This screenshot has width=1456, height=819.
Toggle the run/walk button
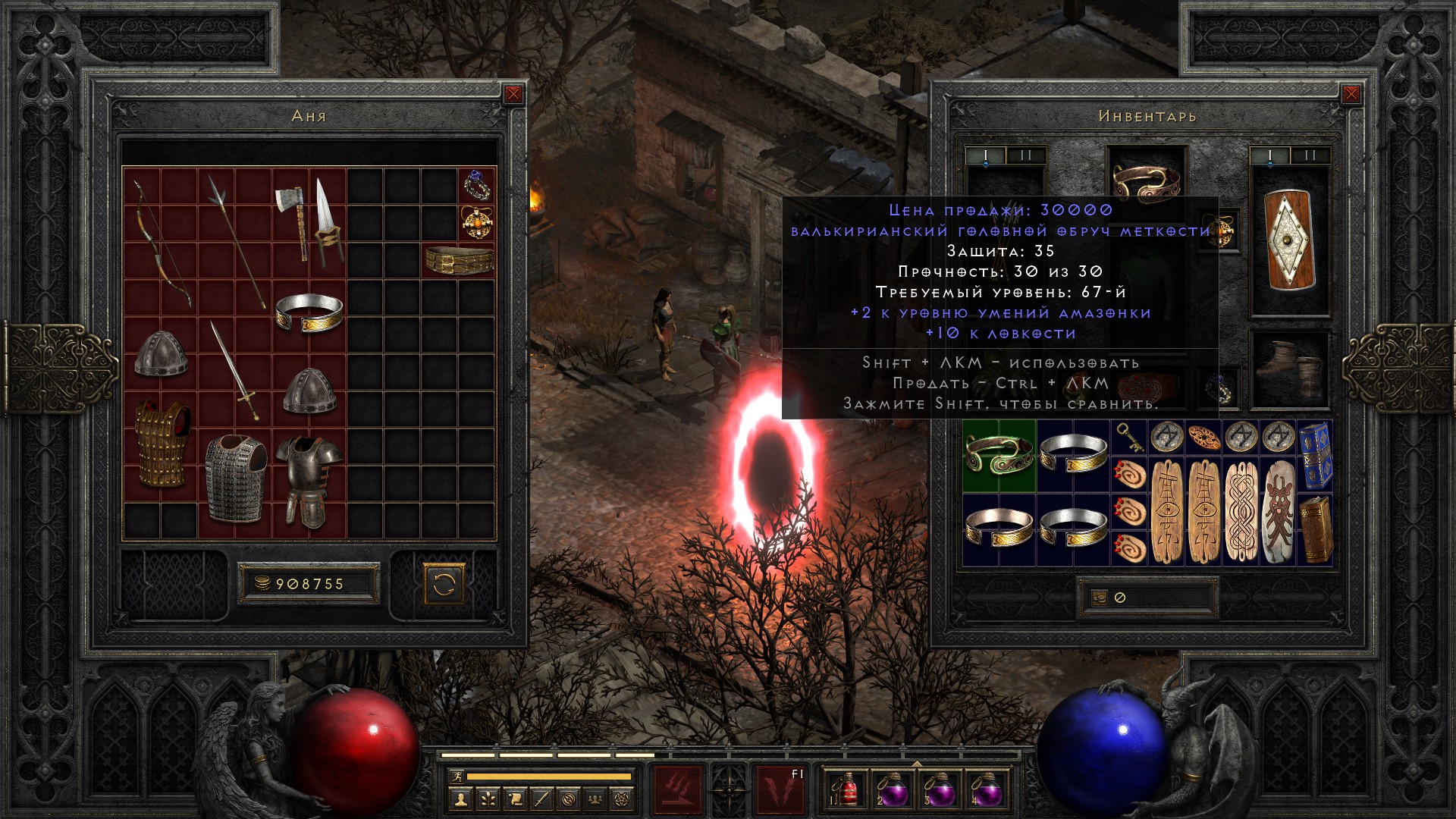click(x=455, y=777)
